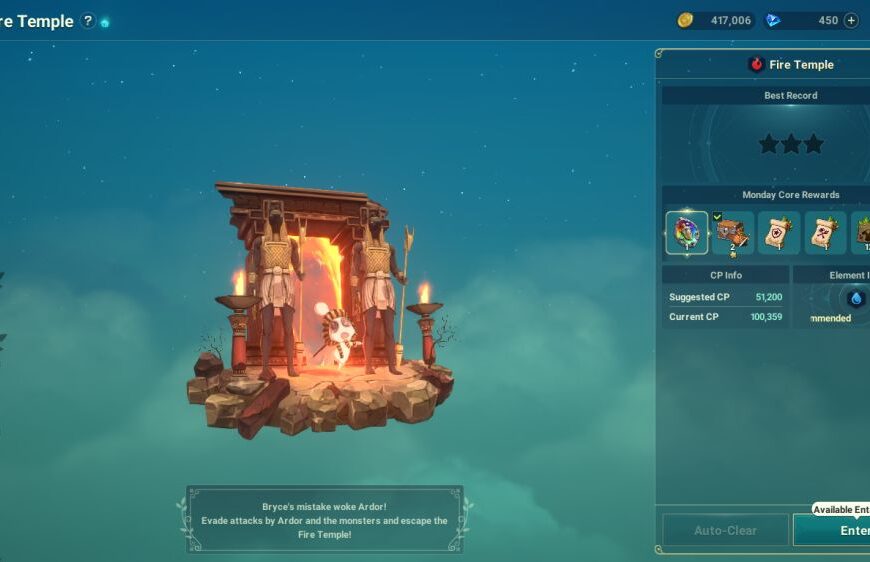Click the Auto-Clear button
This screenshot has height=562, width=870.
(x=725, y=530)
